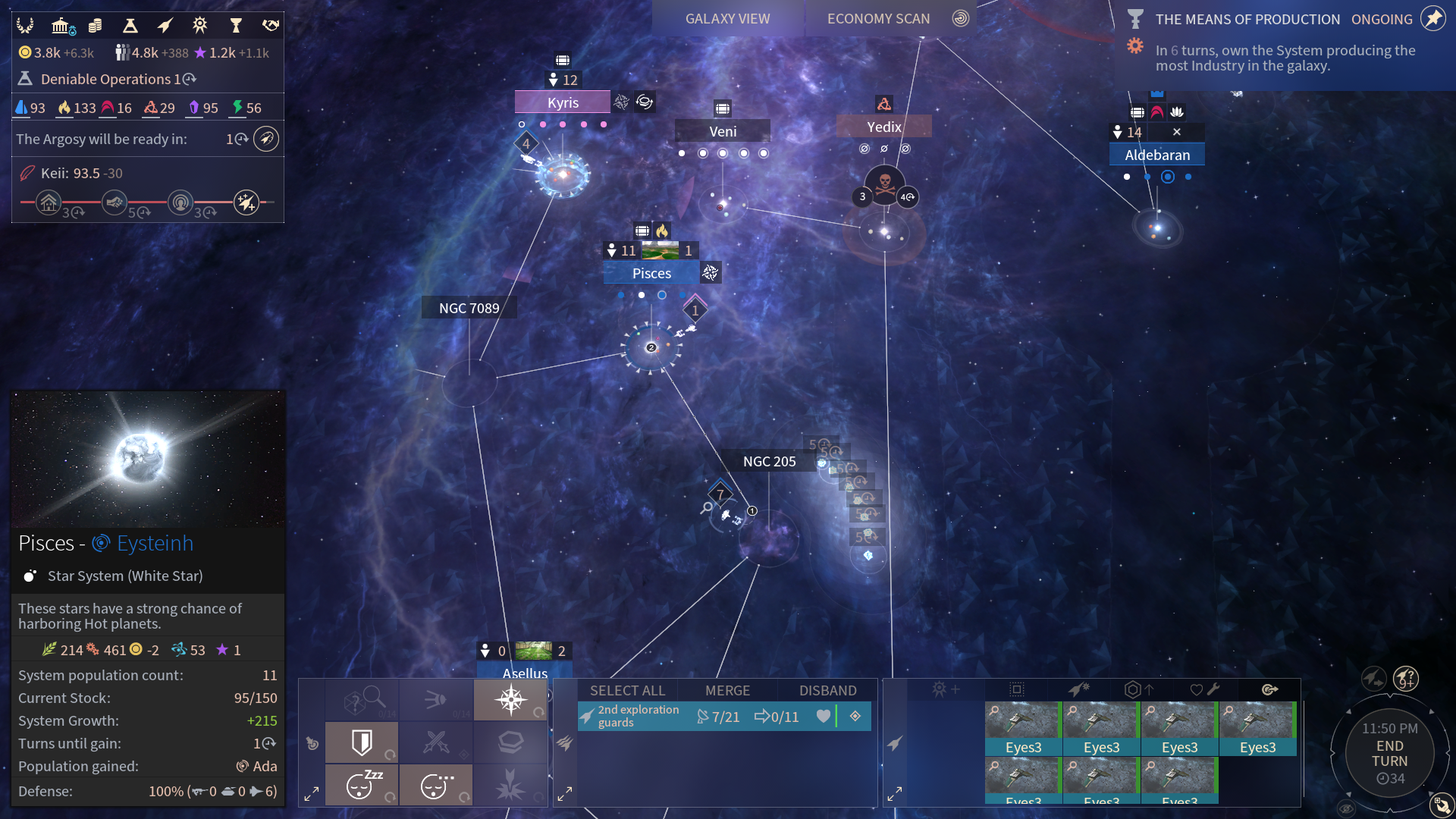Select all ships in the fleet
Image resolution: width=1456 pixels, height=819 pixels.
[x=627, y=690]
